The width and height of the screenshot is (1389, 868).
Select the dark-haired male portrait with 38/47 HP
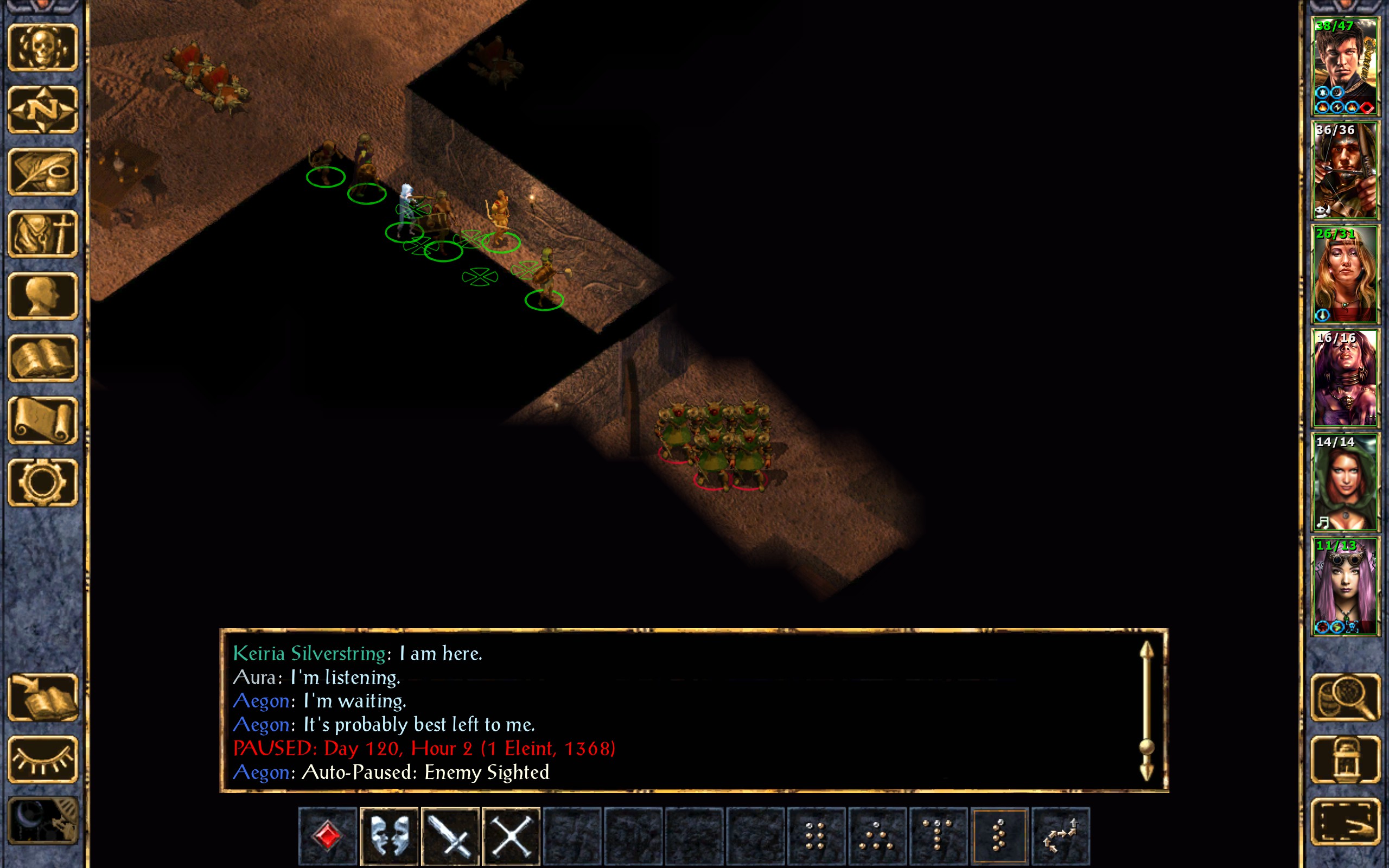coord(1344,67)
